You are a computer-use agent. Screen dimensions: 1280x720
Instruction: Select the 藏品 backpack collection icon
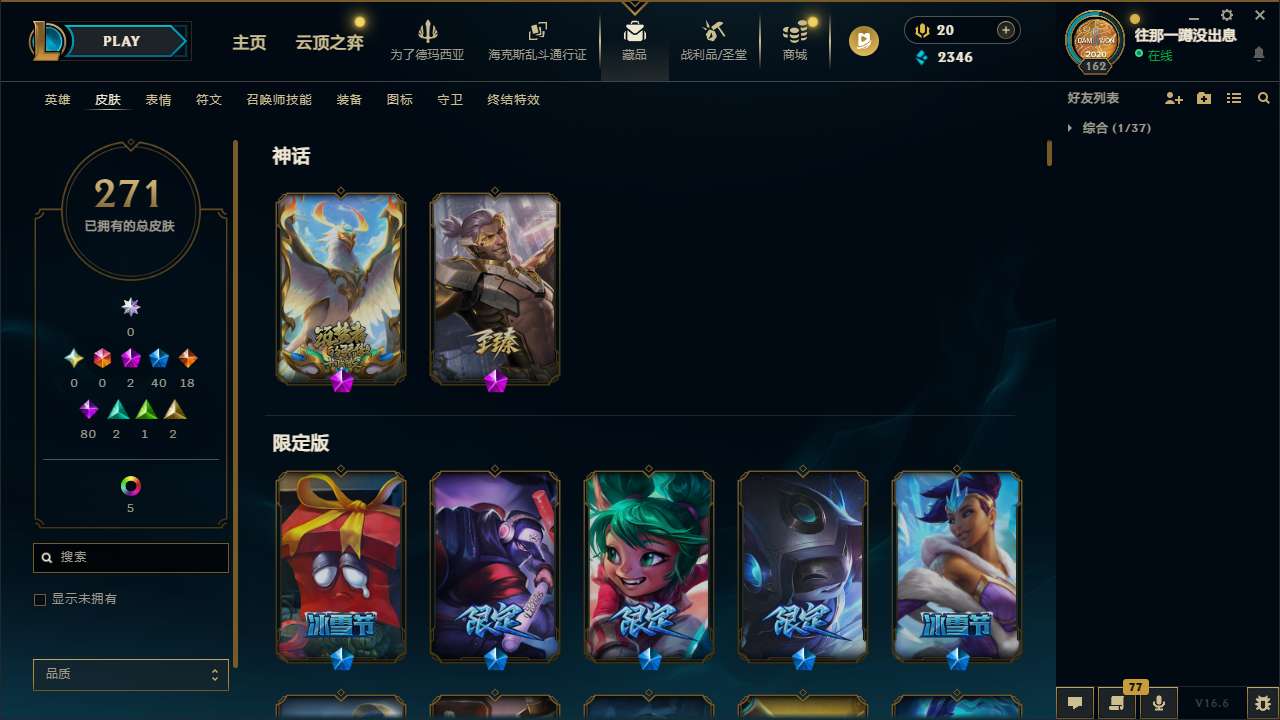point(634,30)
